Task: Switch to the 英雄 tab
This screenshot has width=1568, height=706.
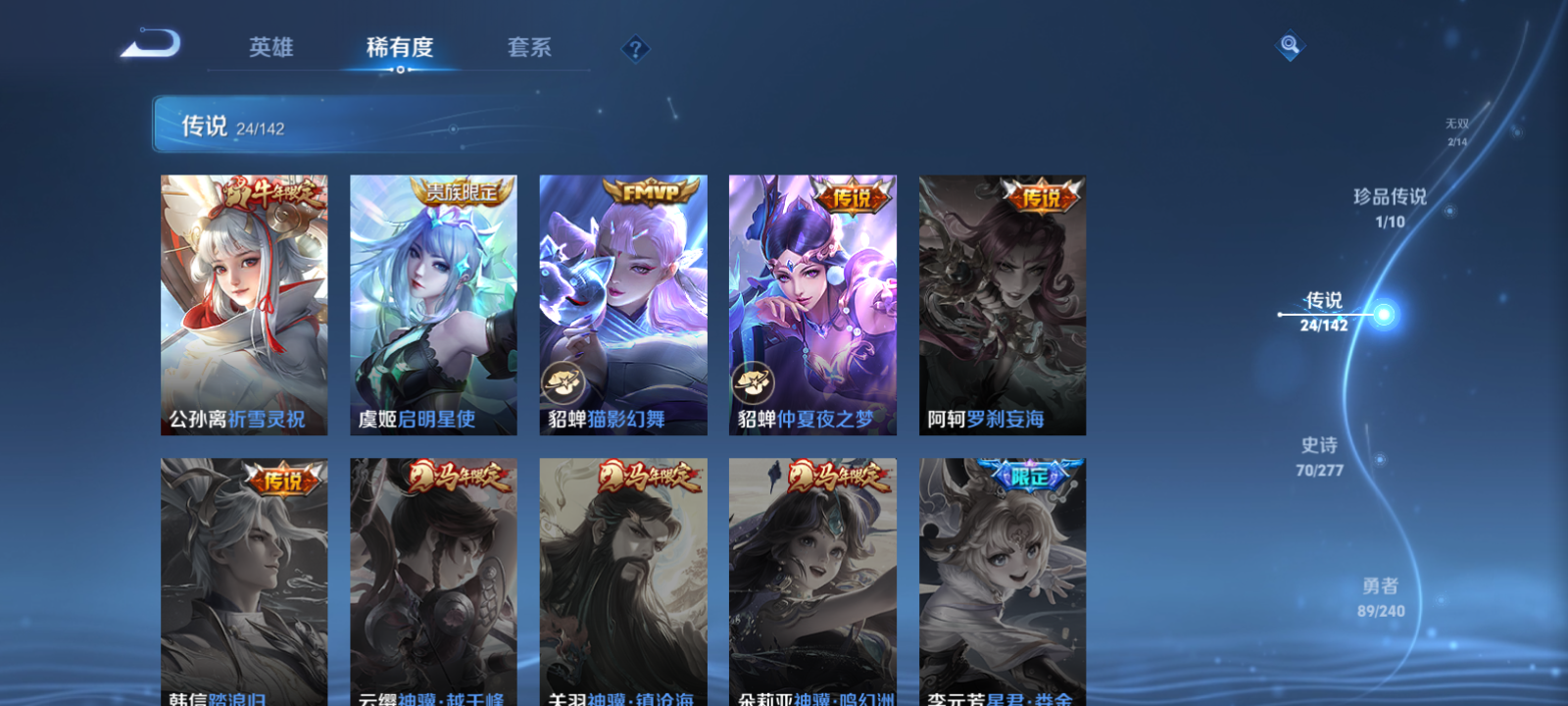Action: tap(271, 46)
